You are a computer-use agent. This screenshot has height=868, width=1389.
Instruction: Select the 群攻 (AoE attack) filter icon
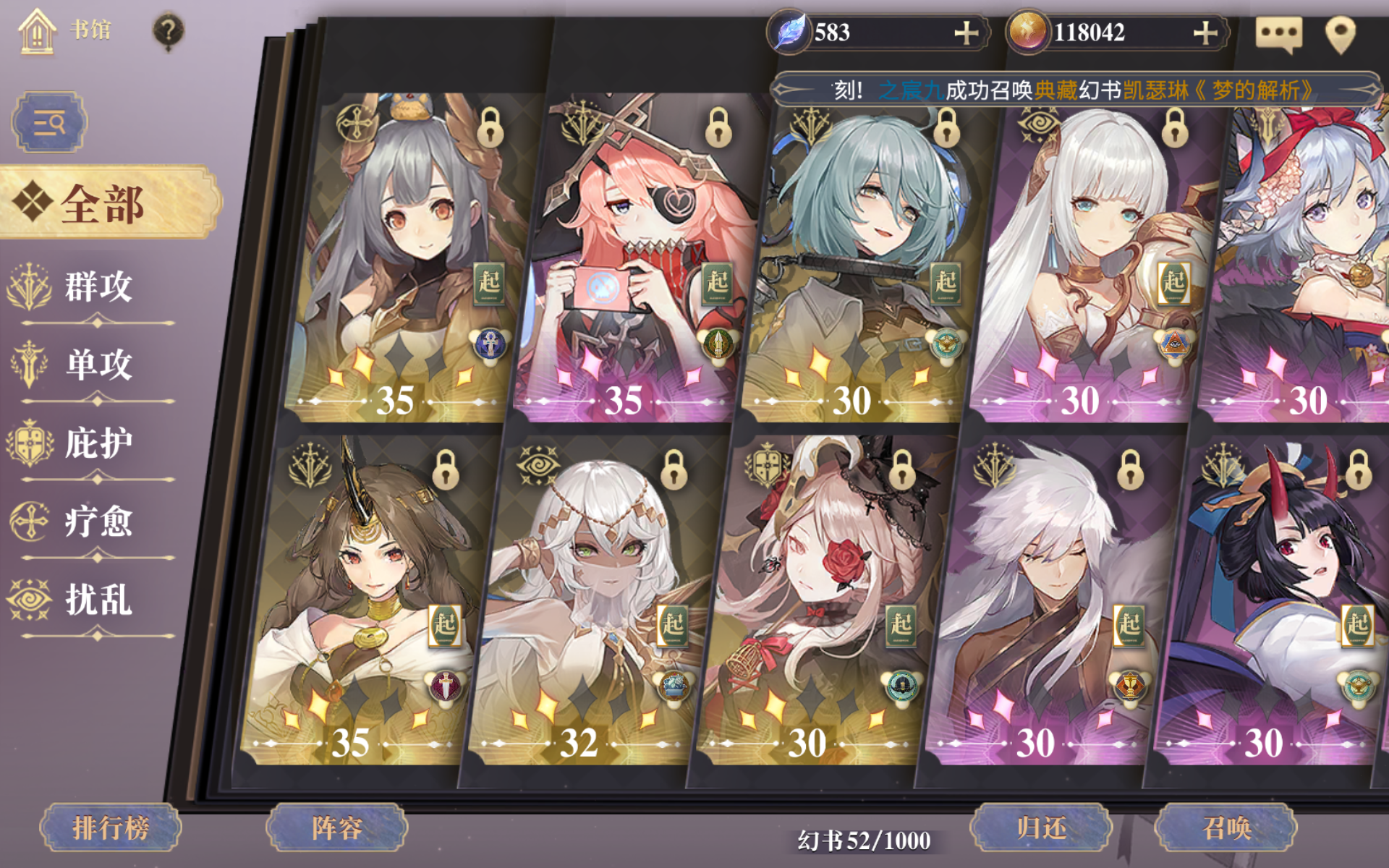(27, 284)
